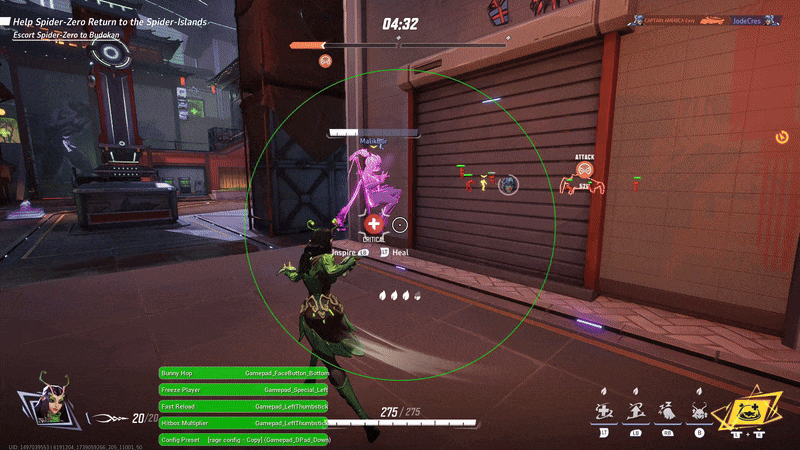Open the Config Preset selector
Screen dimensions: 800x450
(x=244, y=440)
